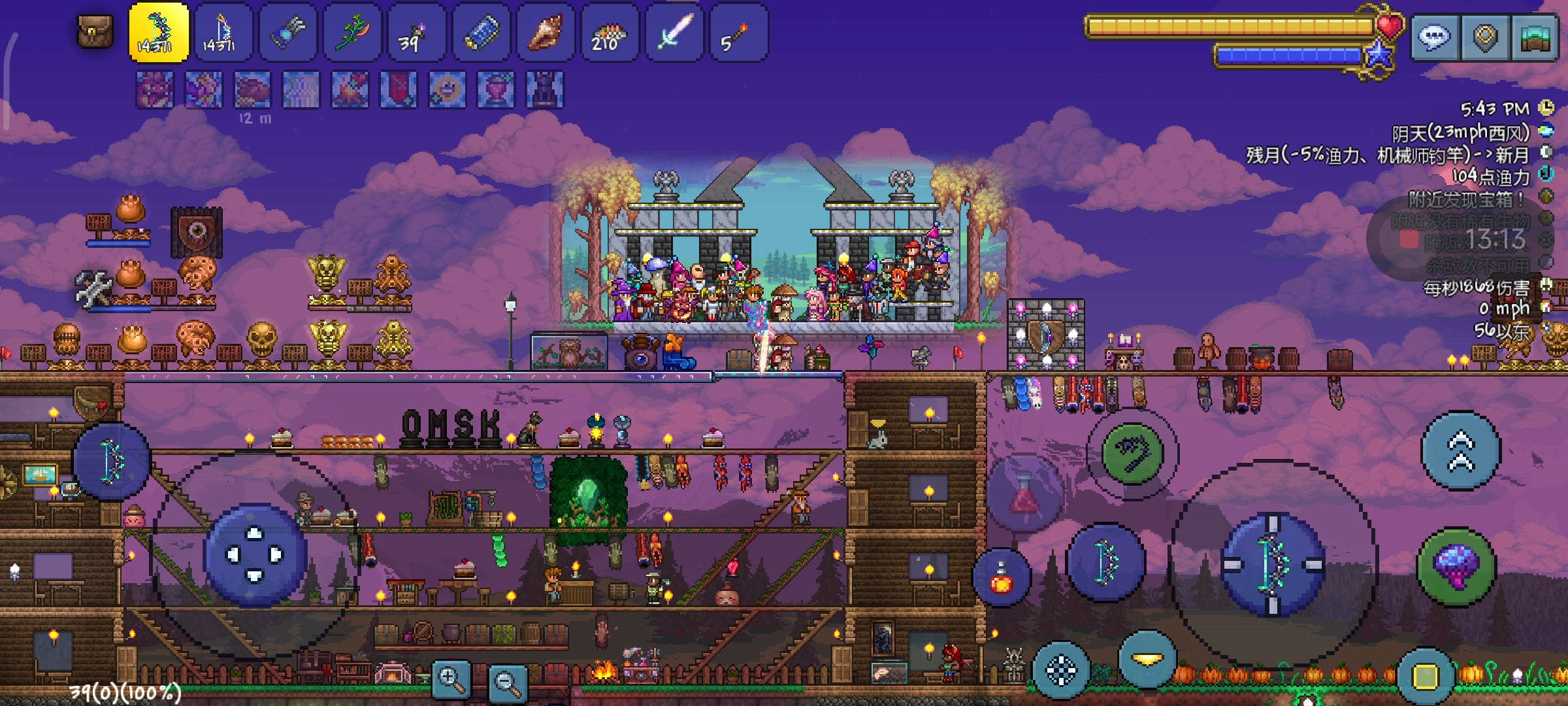The image size is (1568, 706).
Task: Tap the campfire buff icon
Action: (350, 90)
